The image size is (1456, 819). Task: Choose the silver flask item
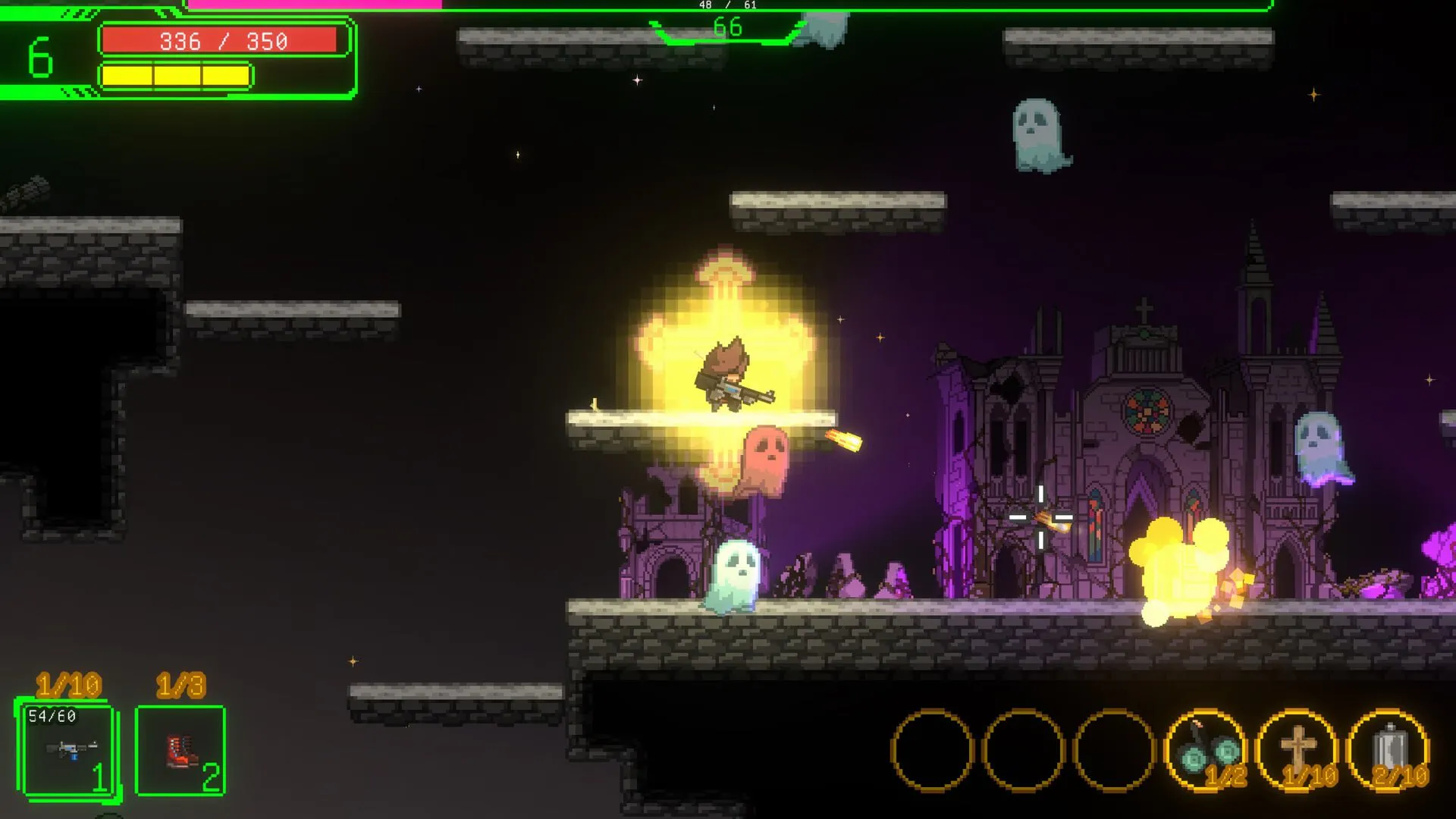(1389, 750)
